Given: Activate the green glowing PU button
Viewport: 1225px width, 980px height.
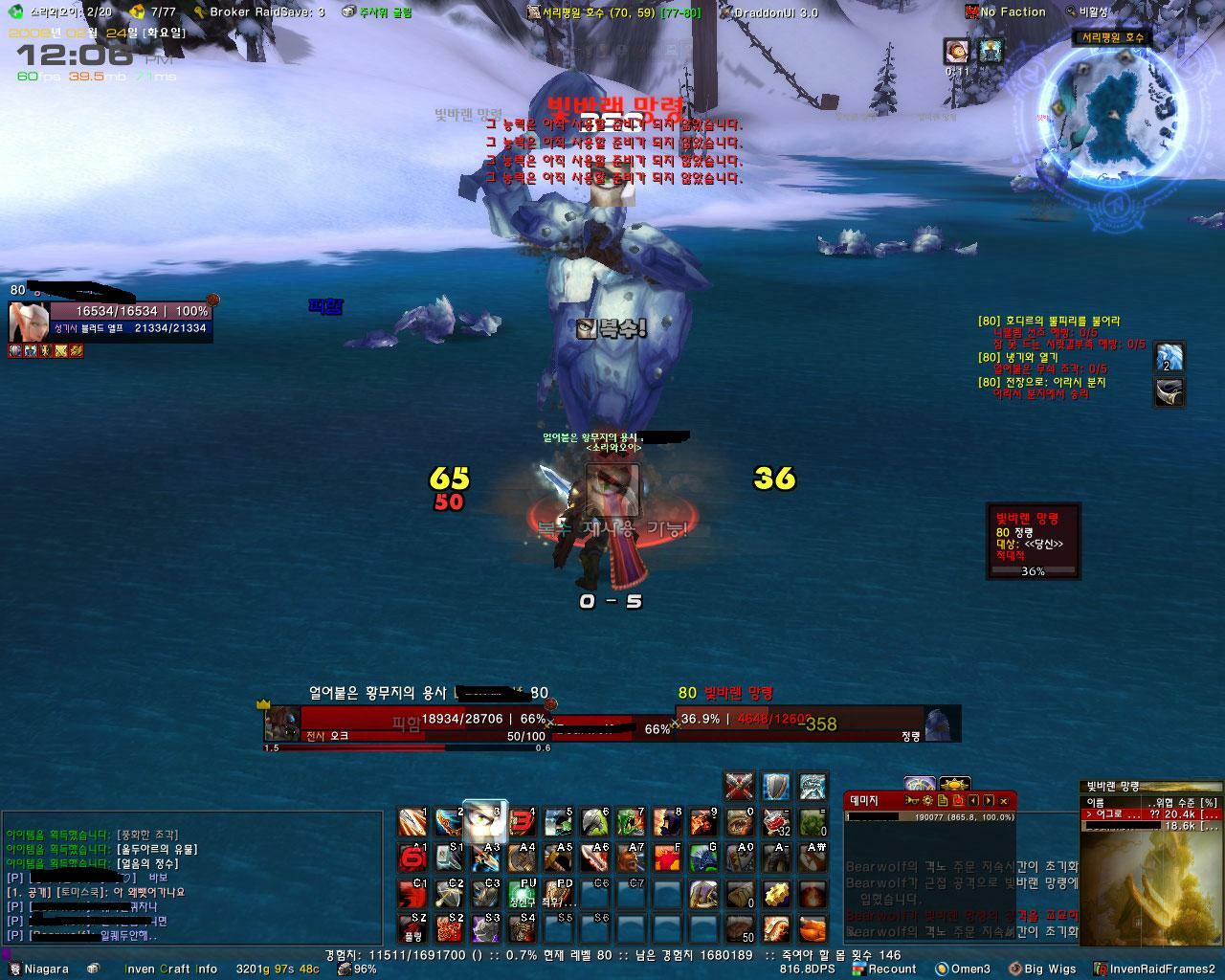Looking at the screenshot, I should click(522, 894).
